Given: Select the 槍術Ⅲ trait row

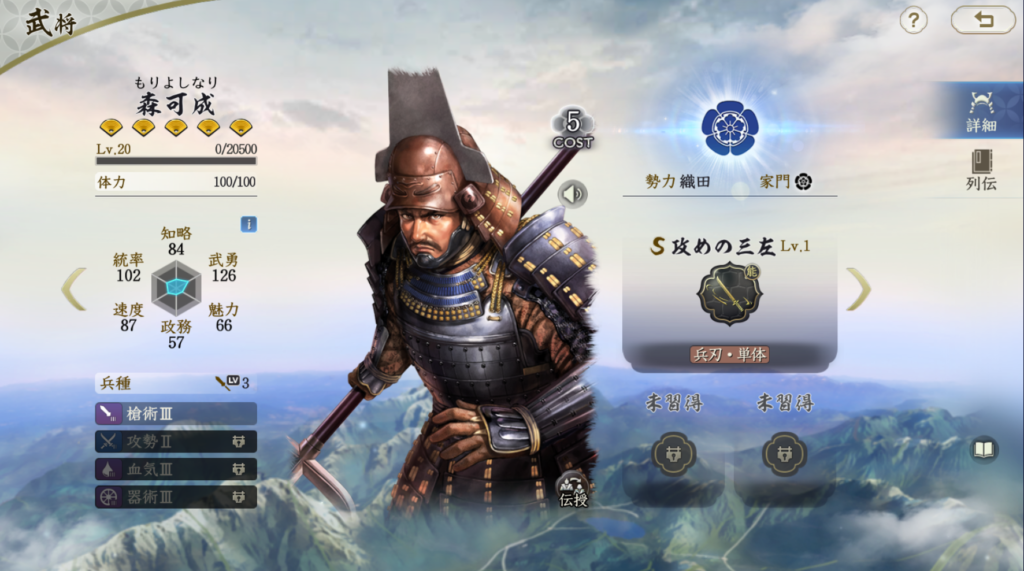Looking at the screenshot, I should pos(176,413).
